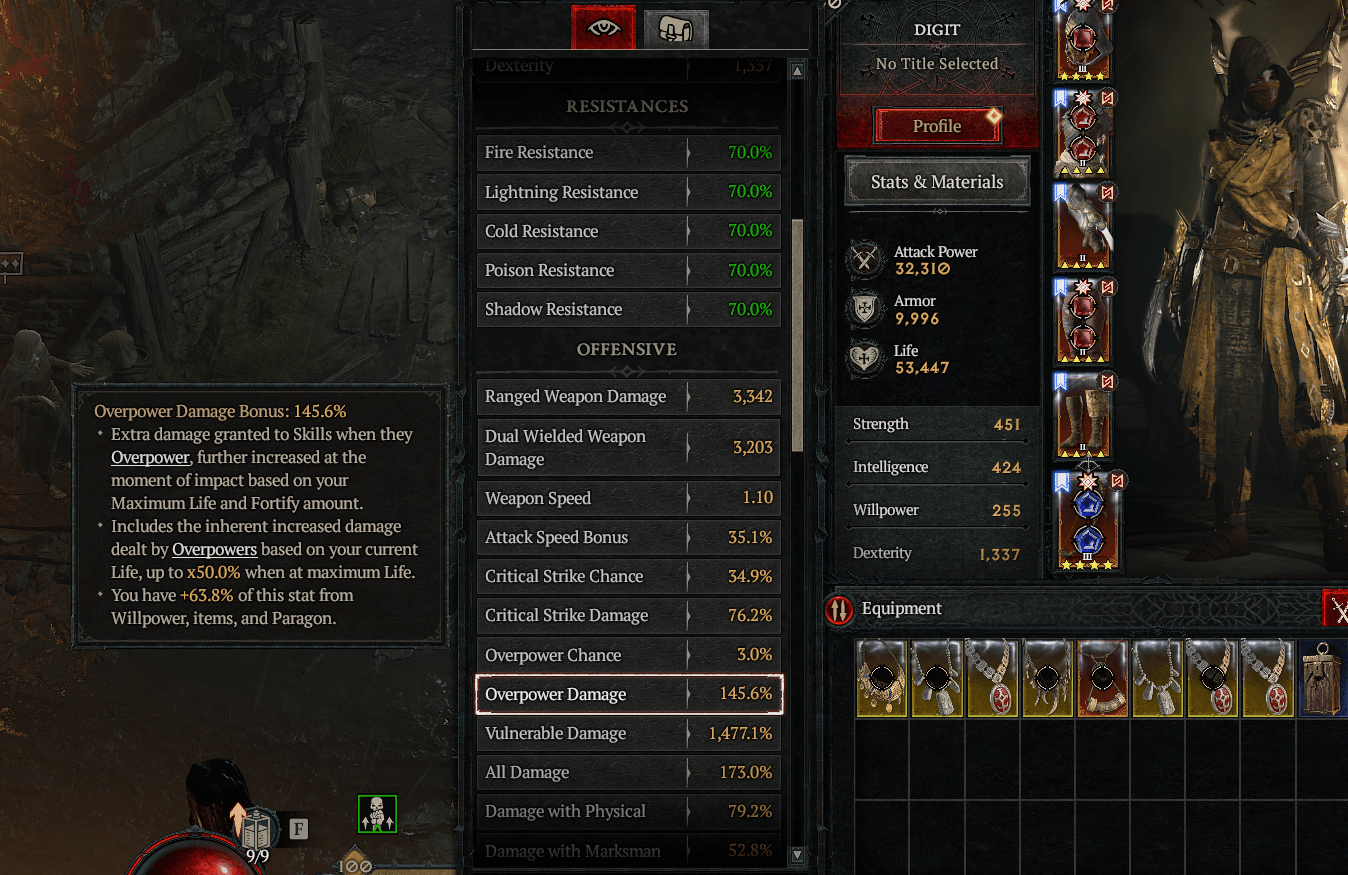Open the gauntlet materials tab
This screenshot has width=1348, height=875.
[x=676, y=28]
